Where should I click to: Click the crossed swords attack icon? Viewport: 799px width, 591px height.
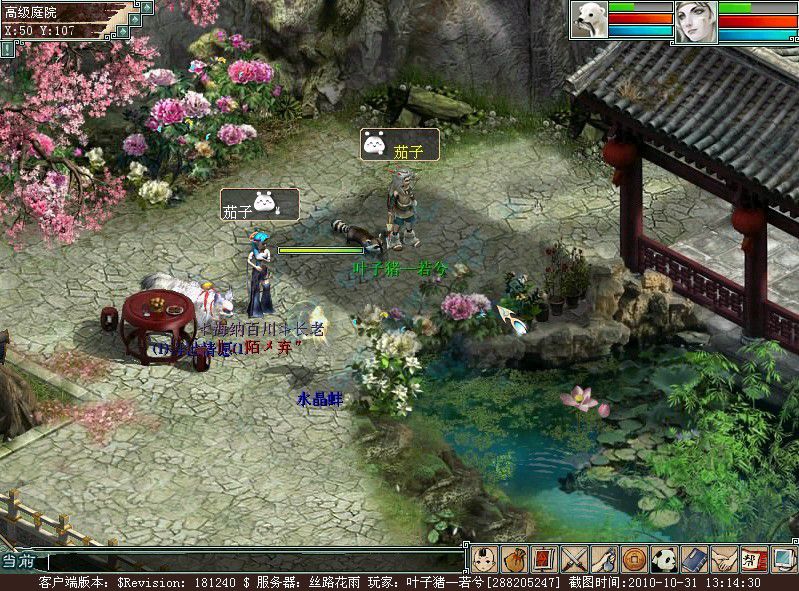(573, 559)
